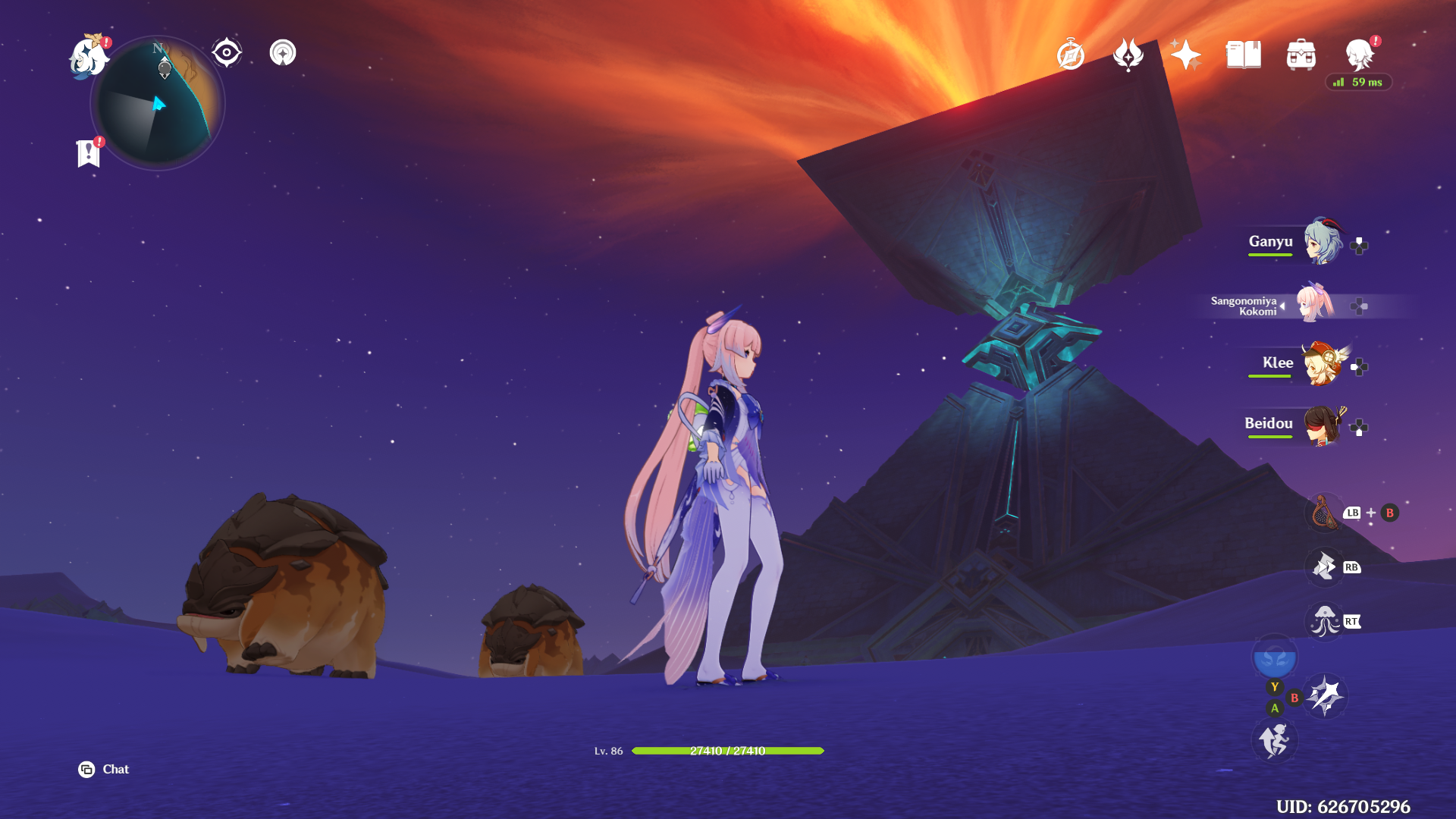Open the co-op character profile icon
Screen dimensions: 1456x819
click(1359, 55)
